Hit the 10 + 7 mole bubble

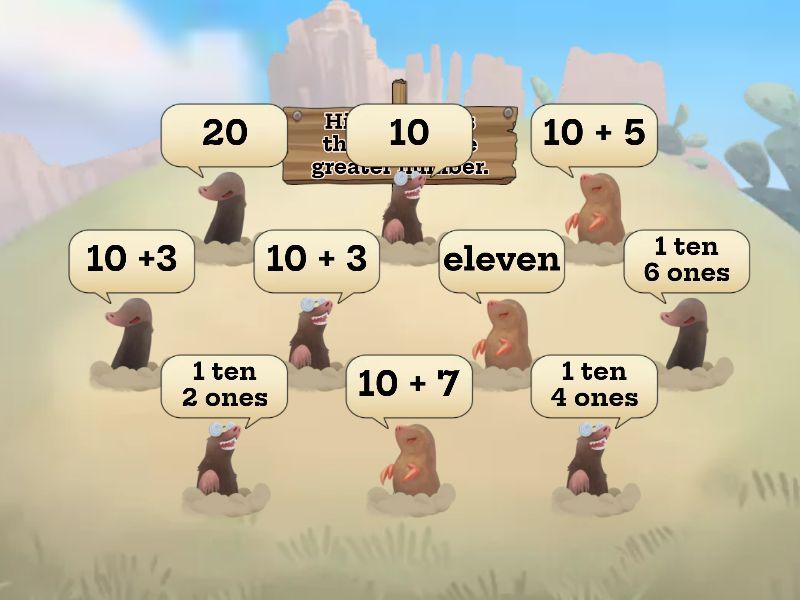[x=408, y=385]
